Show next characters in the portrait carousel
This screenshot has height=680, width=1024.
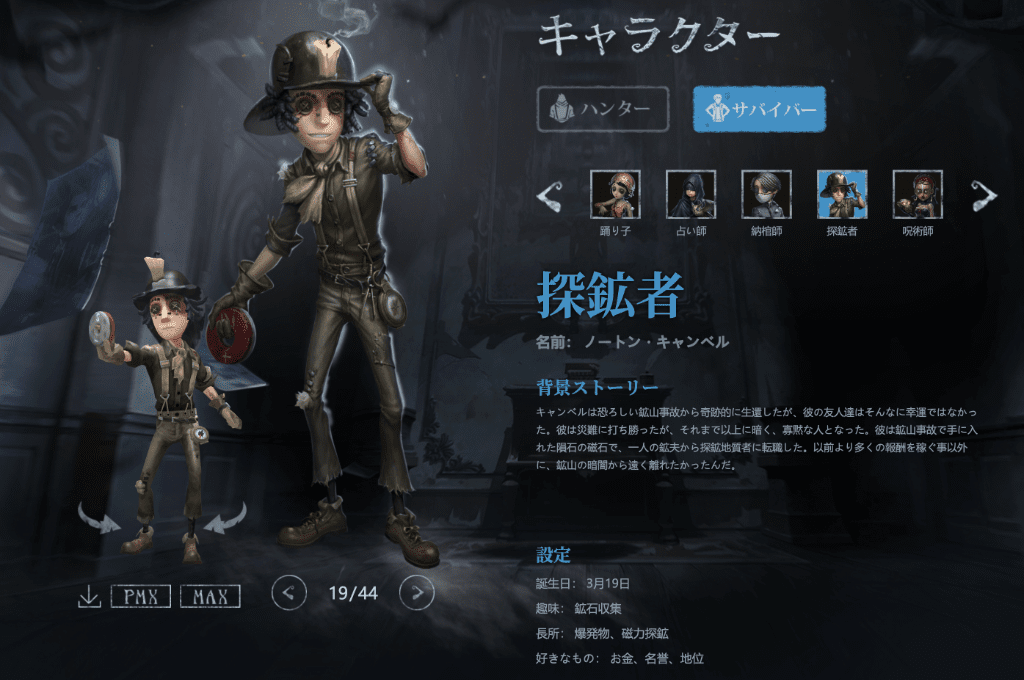[x=984, y=196]
